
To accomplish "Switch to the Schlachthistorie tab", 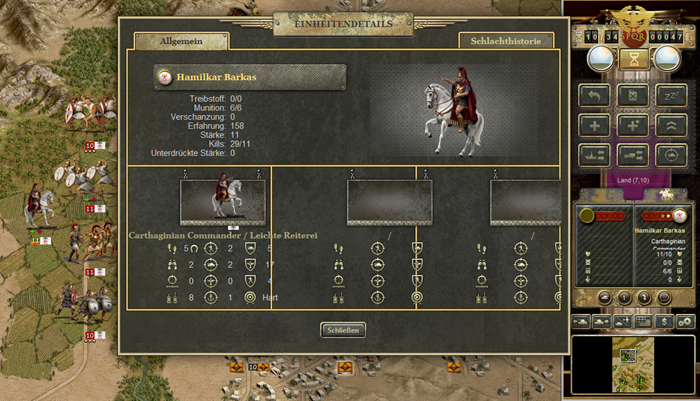I will [x=507, y=41].
